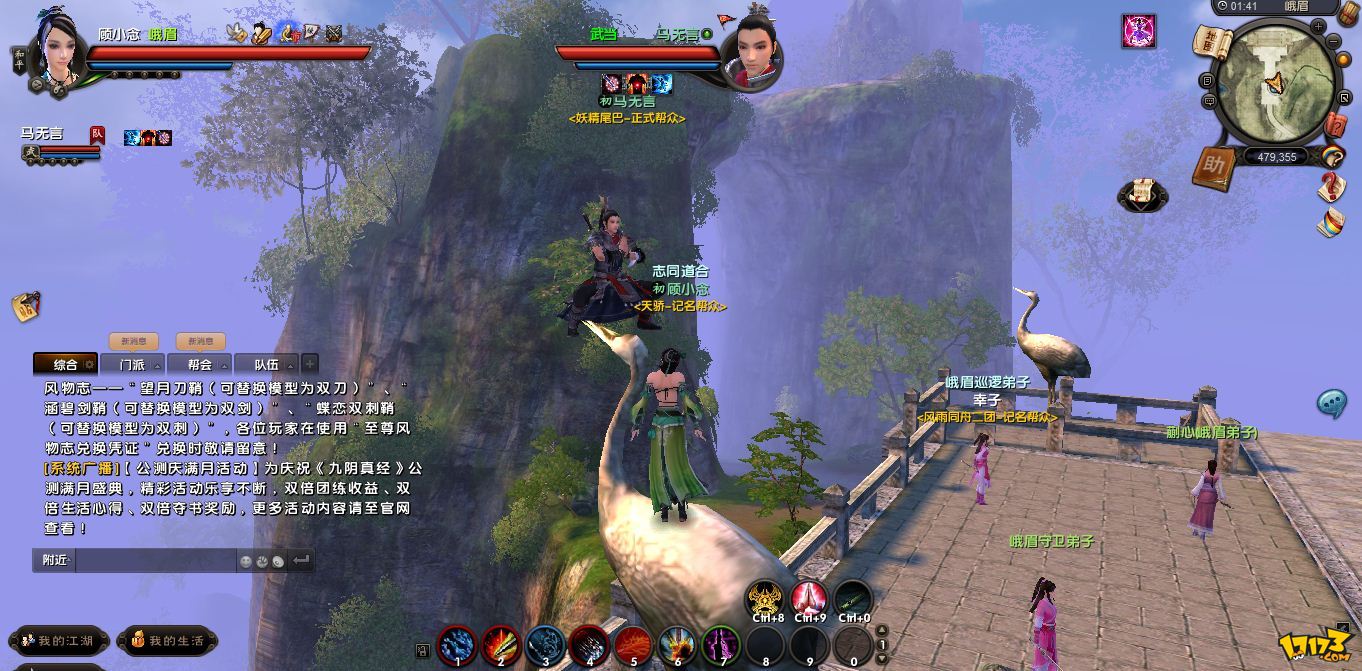Add a new chat tab with plus button
The image size is (1362, 671).
(x=310, y=364)
